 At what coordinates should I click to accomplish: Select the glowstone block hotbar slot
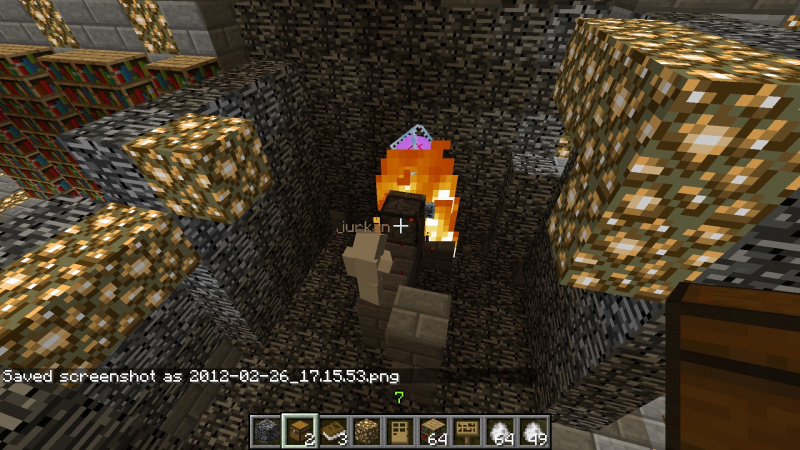point(366,431)
